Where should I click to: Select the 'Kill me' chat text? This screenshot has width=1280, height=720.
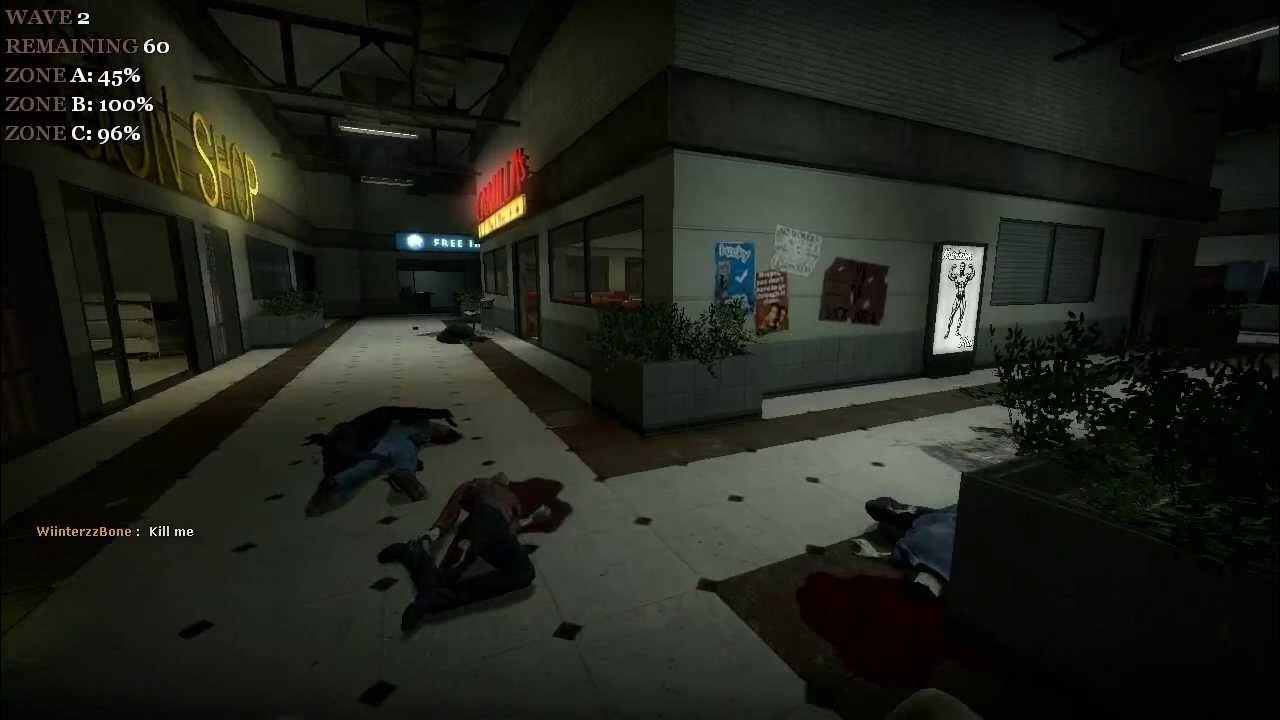pos(170,532)
